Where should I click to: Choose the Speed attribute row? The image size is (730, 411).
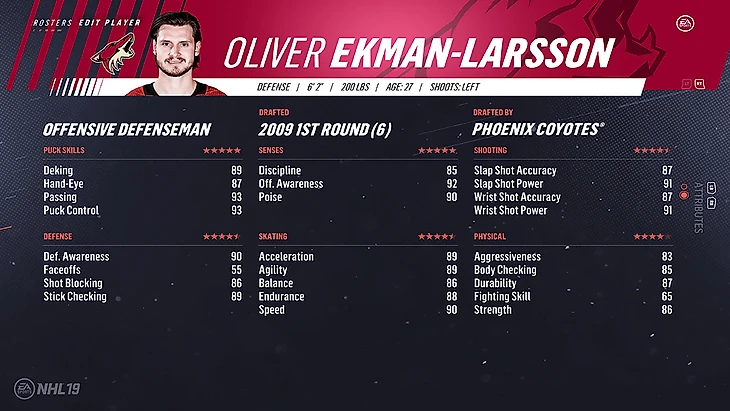357,310
